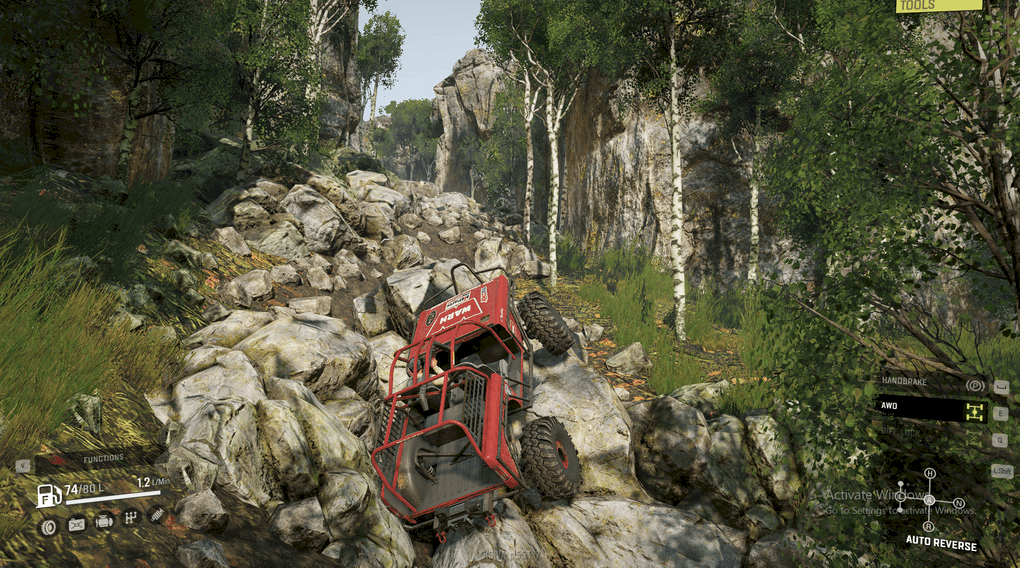Click the suspension spring damage icon

click(157, 515)
